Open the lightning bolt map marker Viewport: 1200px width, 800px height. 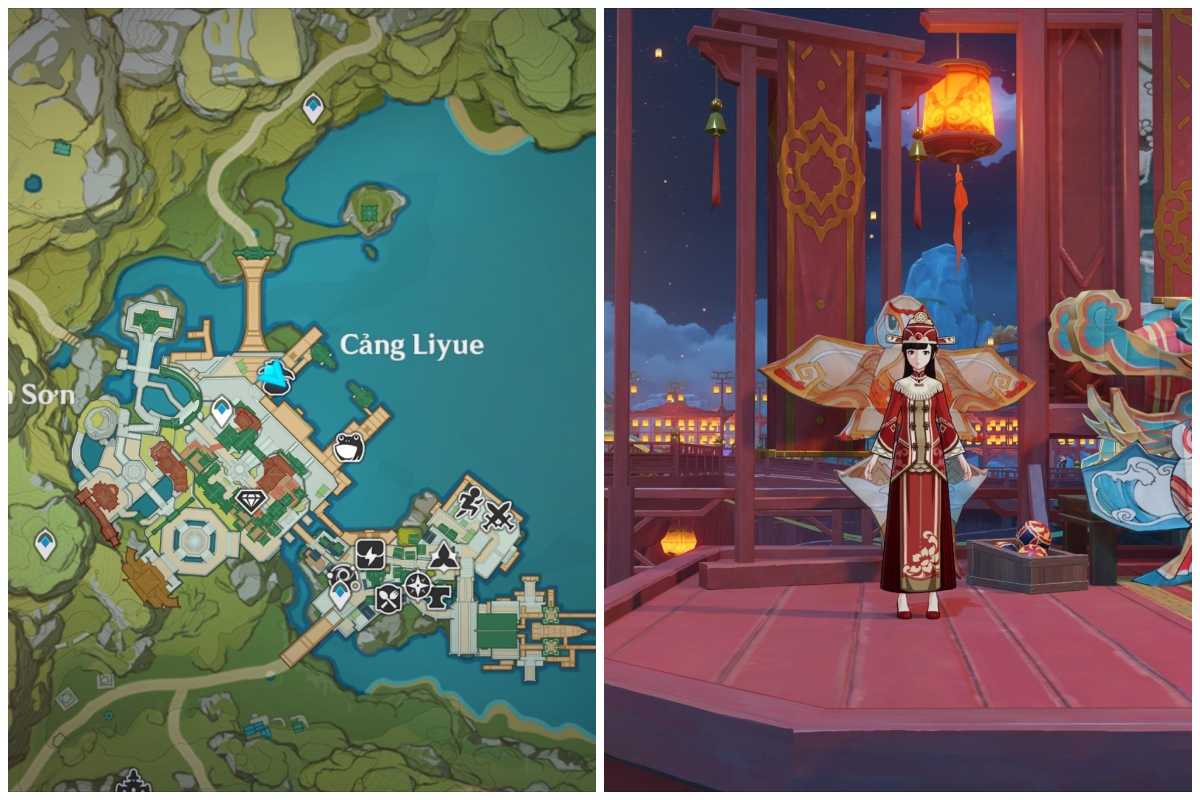(370, 553)
